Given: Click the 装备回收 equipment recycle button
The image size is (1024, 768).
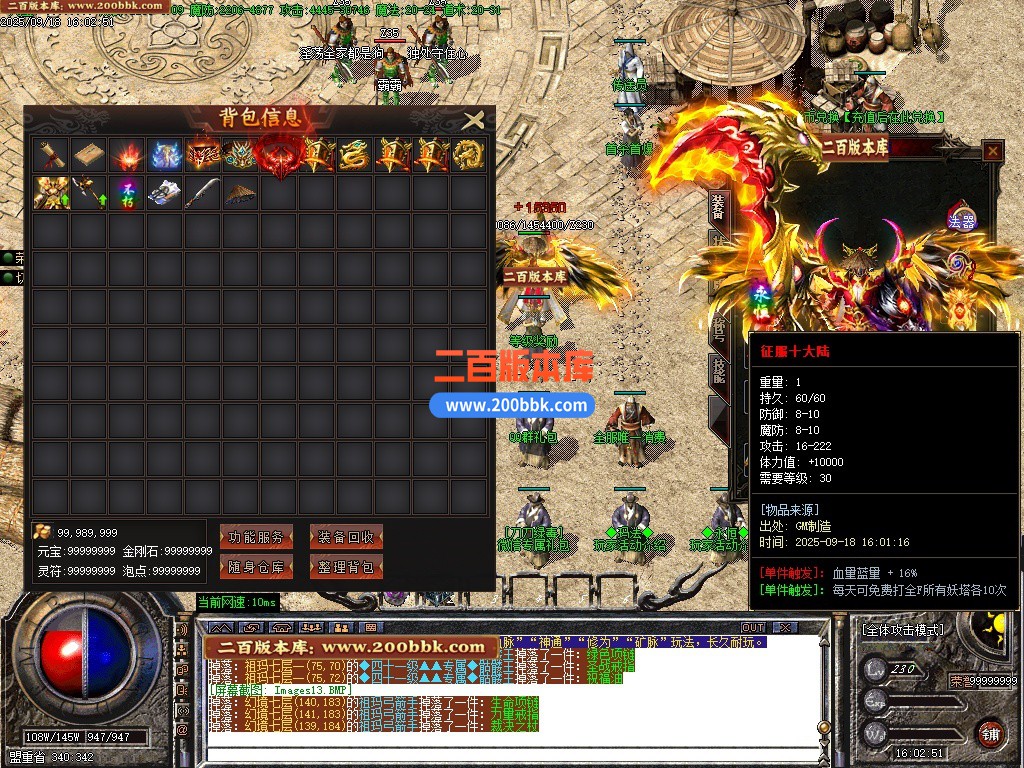Looking at the screenshot, I should point(346,537).
